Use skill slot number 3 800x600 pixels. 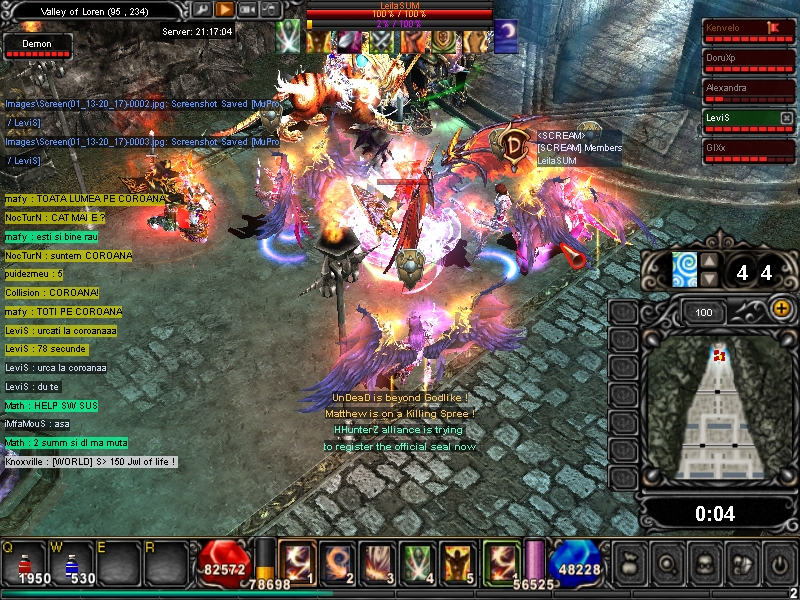(x=377, y=561)
